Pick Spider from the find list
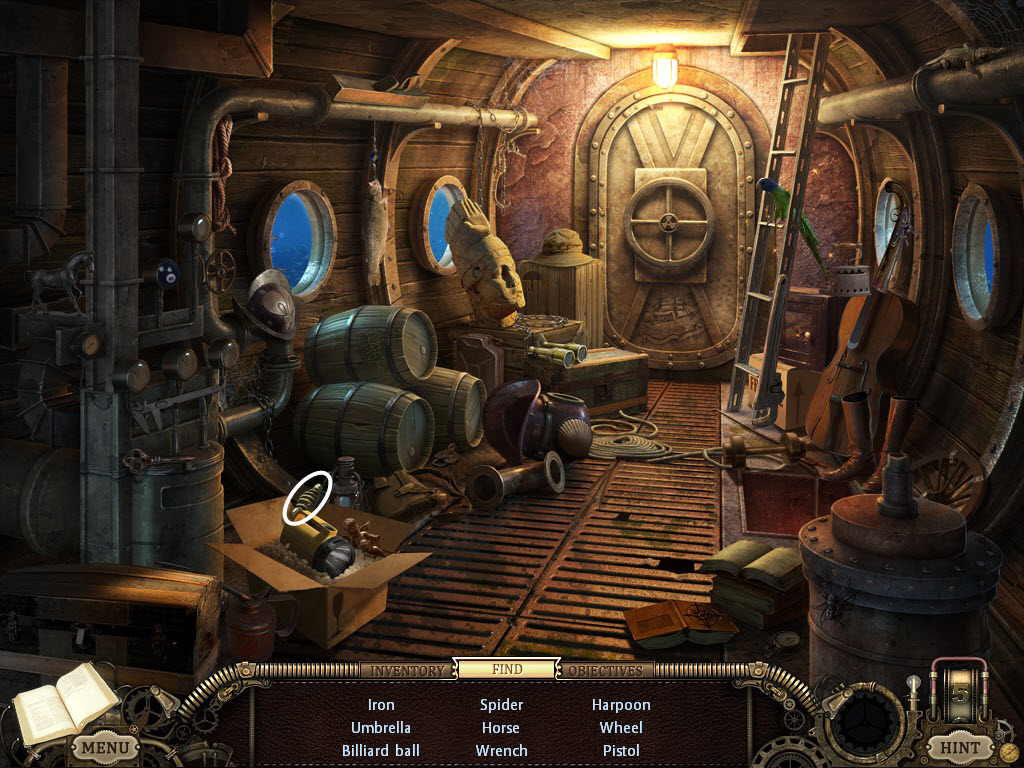The height and width of the screenshot is (768, 1024). click(501, 705)
